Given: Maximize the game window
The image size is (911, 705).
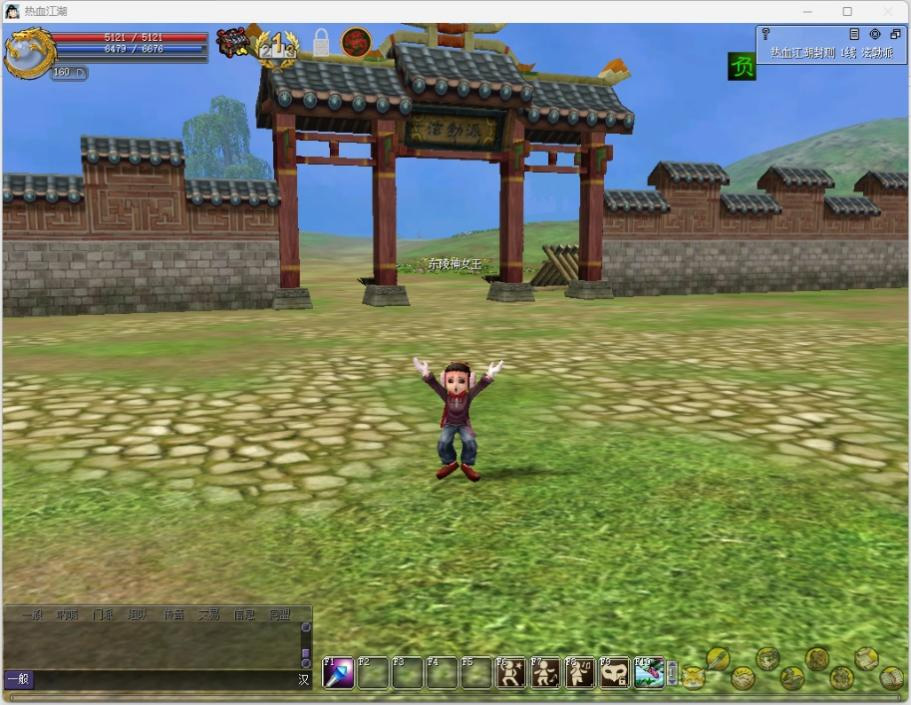Looking at the screenshot, I should [x=847, y=11].
